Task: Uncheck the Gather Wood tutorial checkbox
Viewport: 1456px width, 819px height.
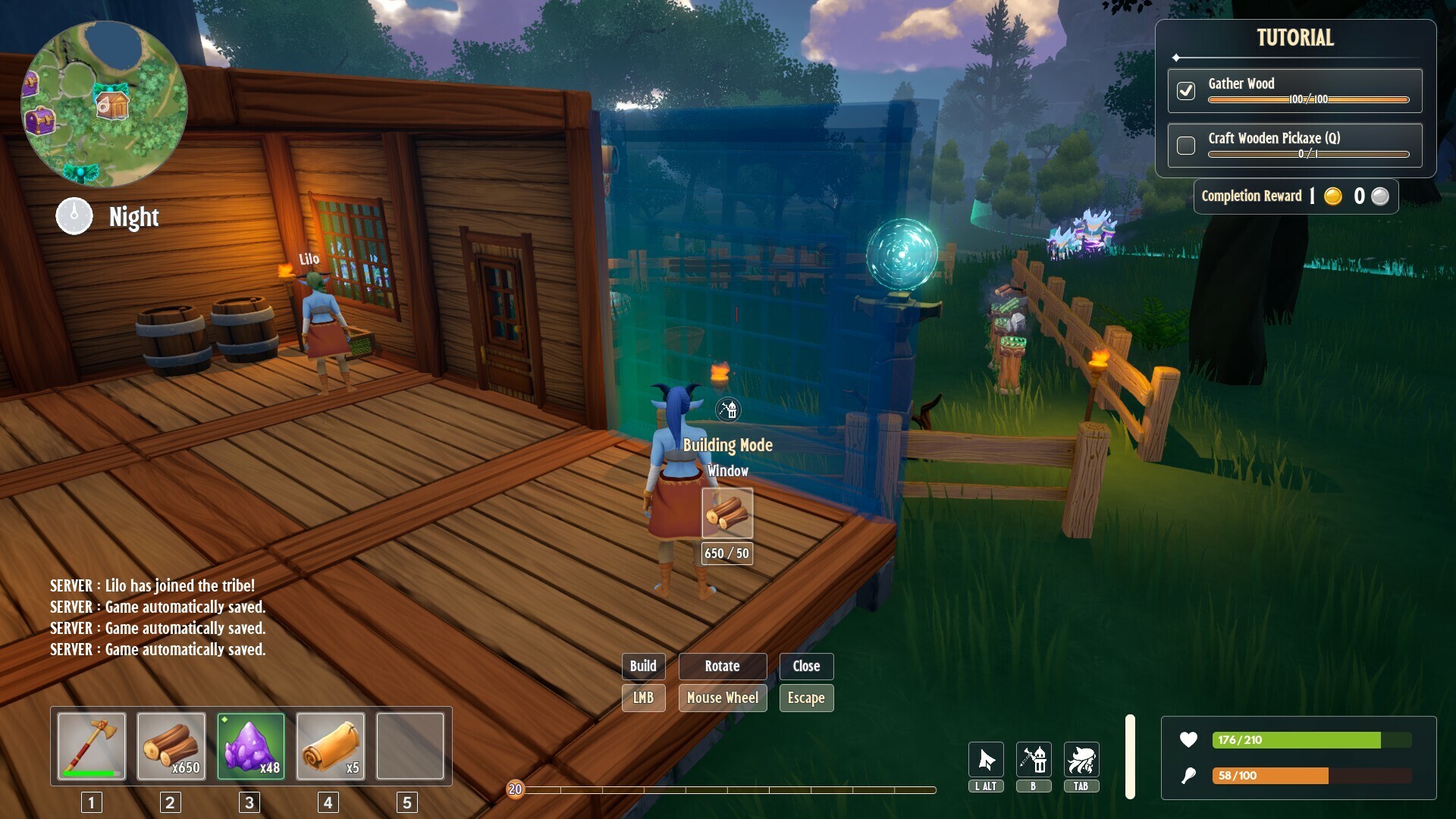Action: 1186,90
